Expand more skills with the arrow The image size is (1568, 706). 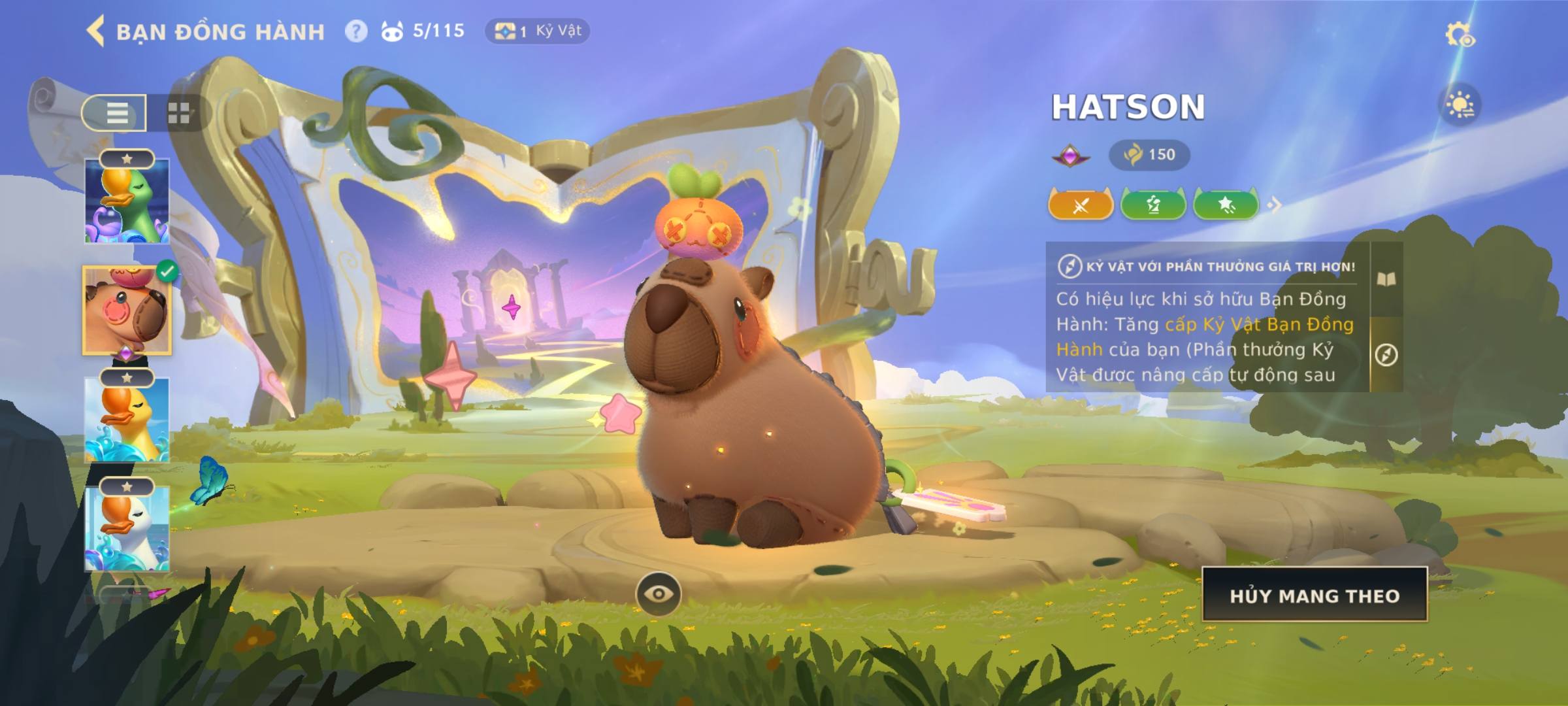pyautogui.click(x=1274, y=205)
